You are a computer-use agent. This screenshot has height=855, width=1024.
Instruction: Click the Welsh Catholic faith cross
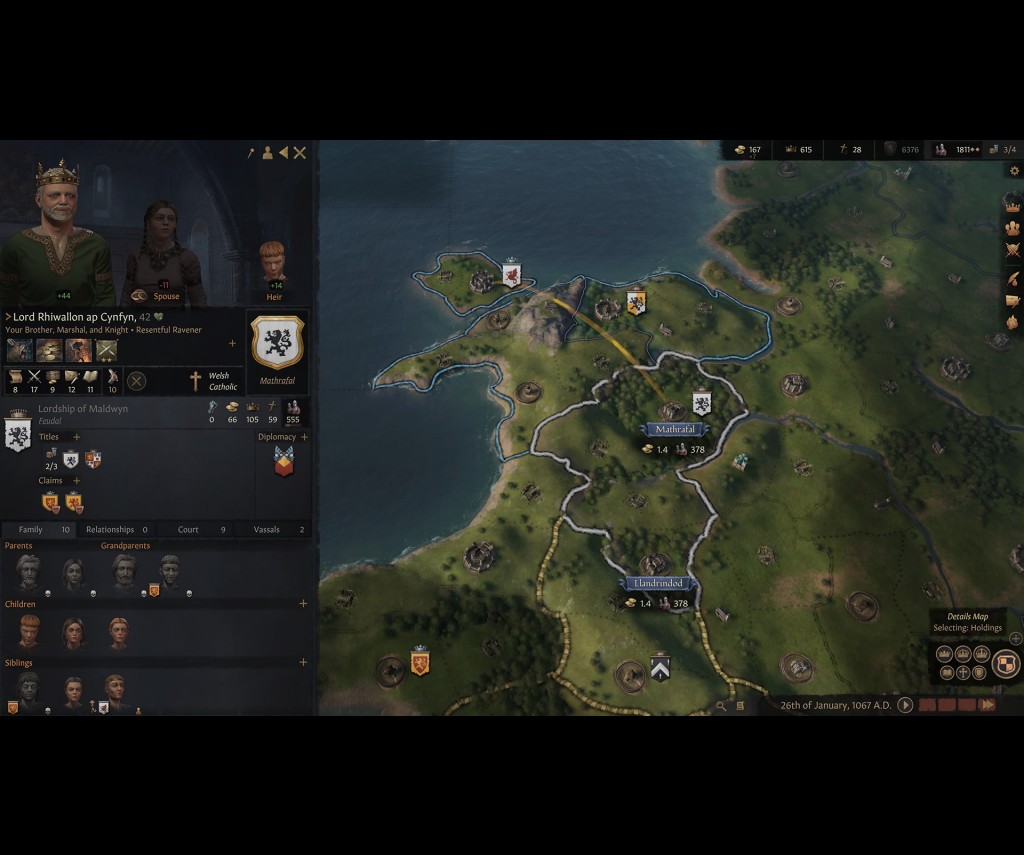tap(196, 381)
